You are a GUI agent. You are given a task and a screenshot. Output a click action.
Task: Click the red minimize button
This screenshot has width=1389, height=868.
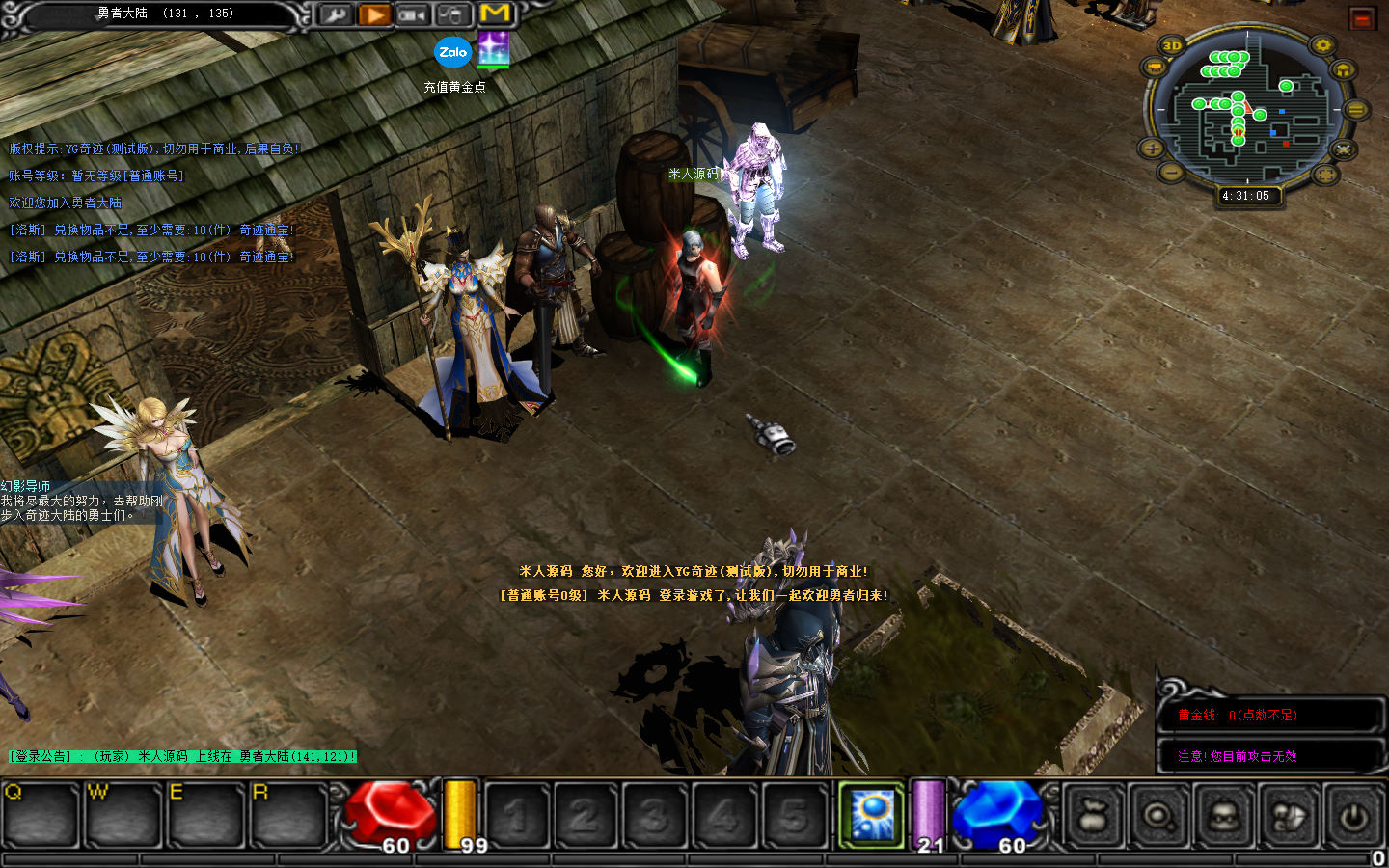point(1362,18)
